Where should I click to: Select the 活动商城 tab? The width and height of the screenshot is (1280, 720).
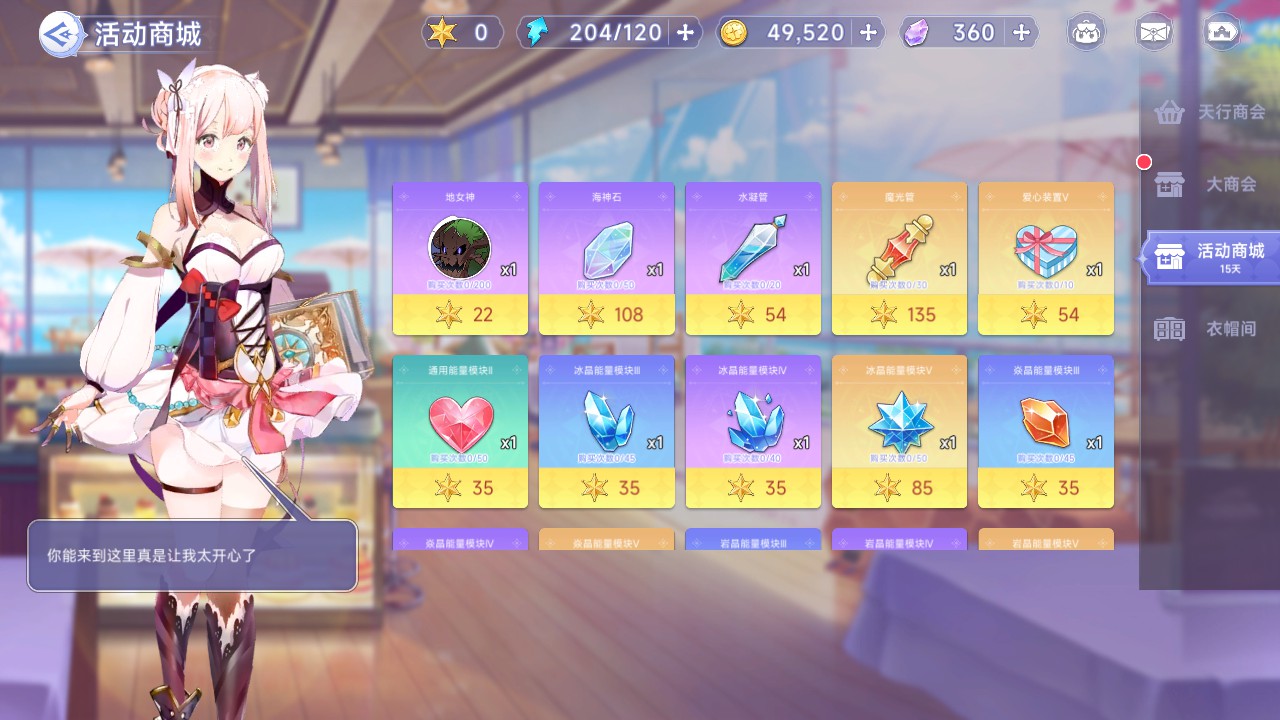[1210, 256]
